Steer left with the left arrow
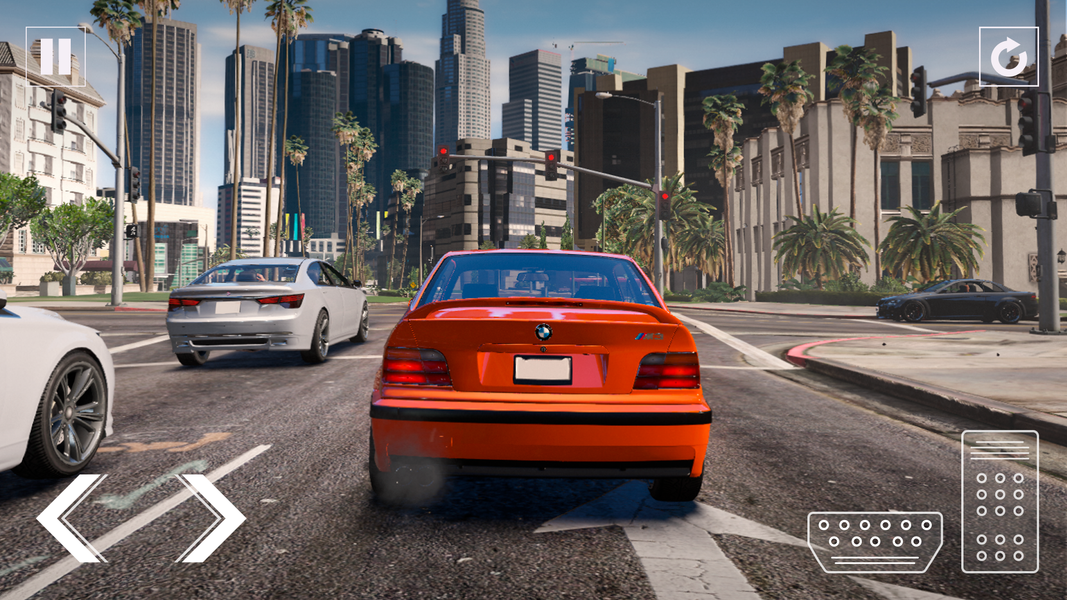This screenshot has height=600, width=1067. tap(70, 517)
